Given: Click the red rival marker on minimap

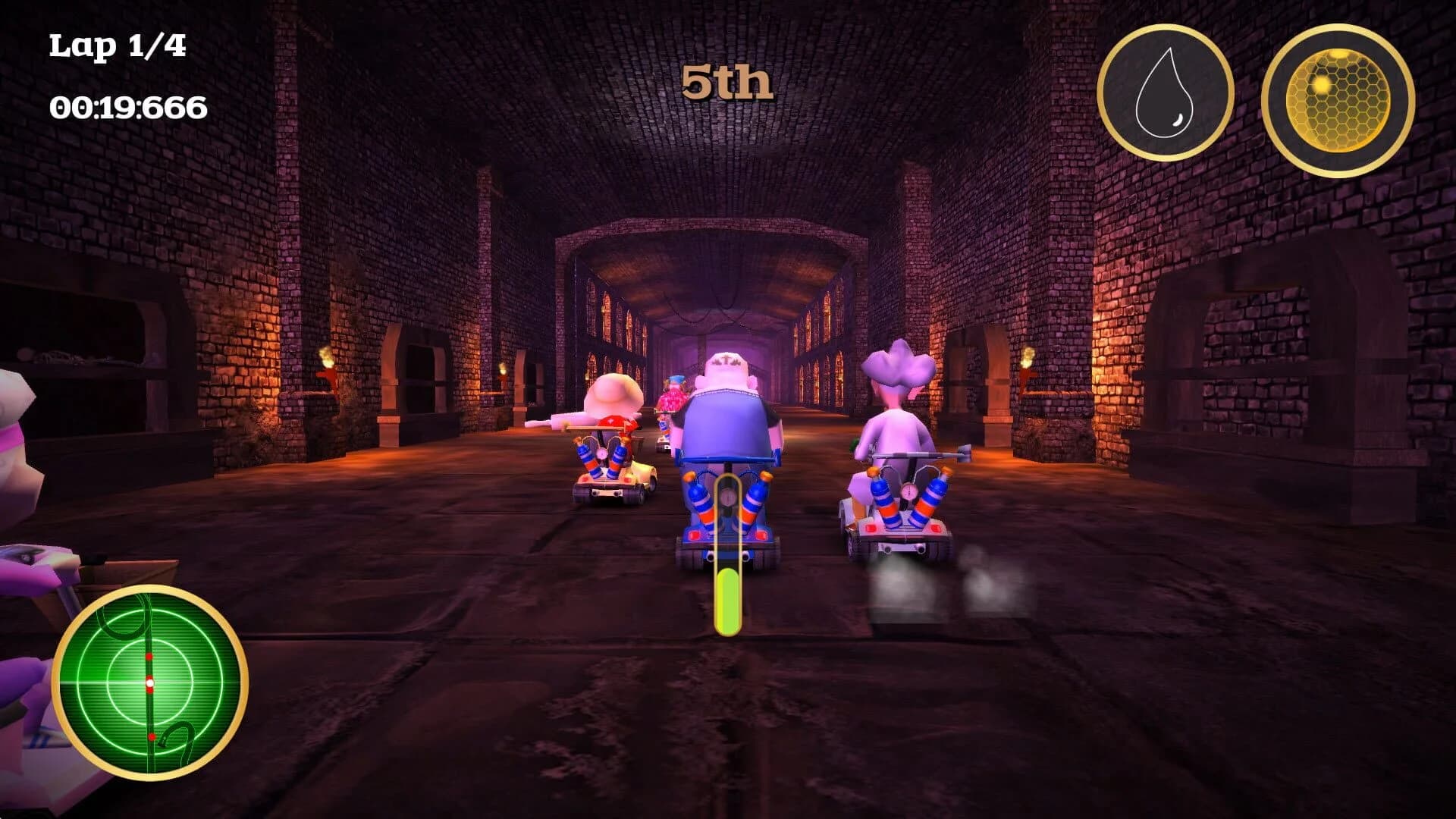Looking at the screenshot, I should [149, 657].
